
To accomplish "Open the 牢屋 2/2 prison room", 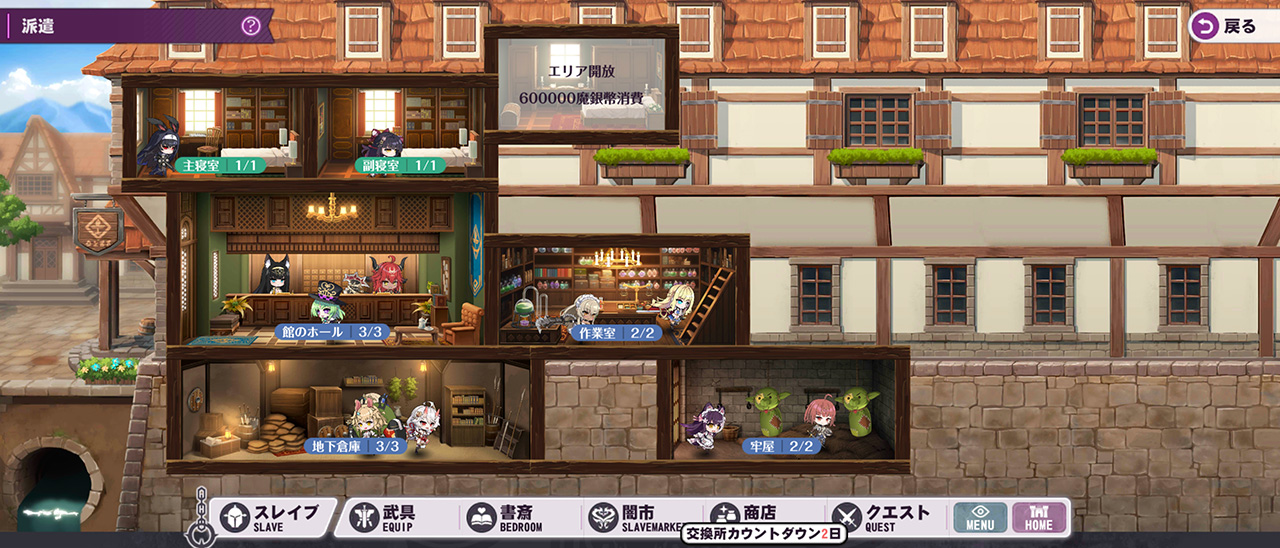I will [782, 446].
